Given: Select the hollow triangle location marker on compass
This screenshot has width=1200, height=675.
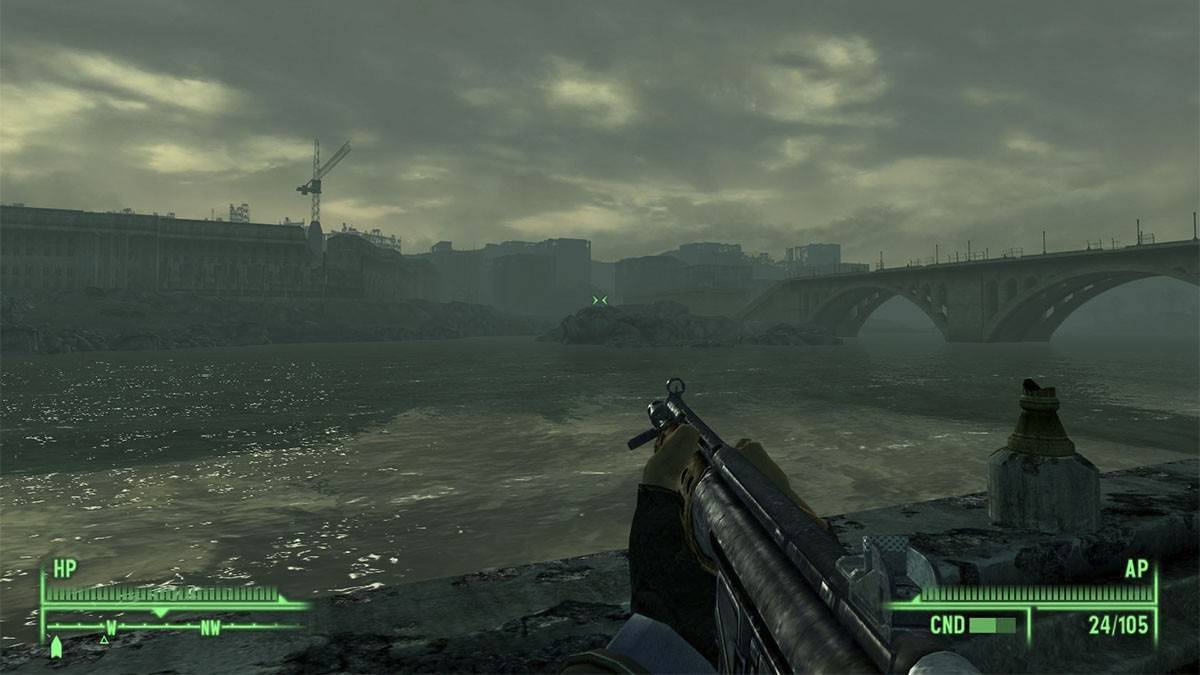Looking at the screenshot, I should tap(104, 639).
